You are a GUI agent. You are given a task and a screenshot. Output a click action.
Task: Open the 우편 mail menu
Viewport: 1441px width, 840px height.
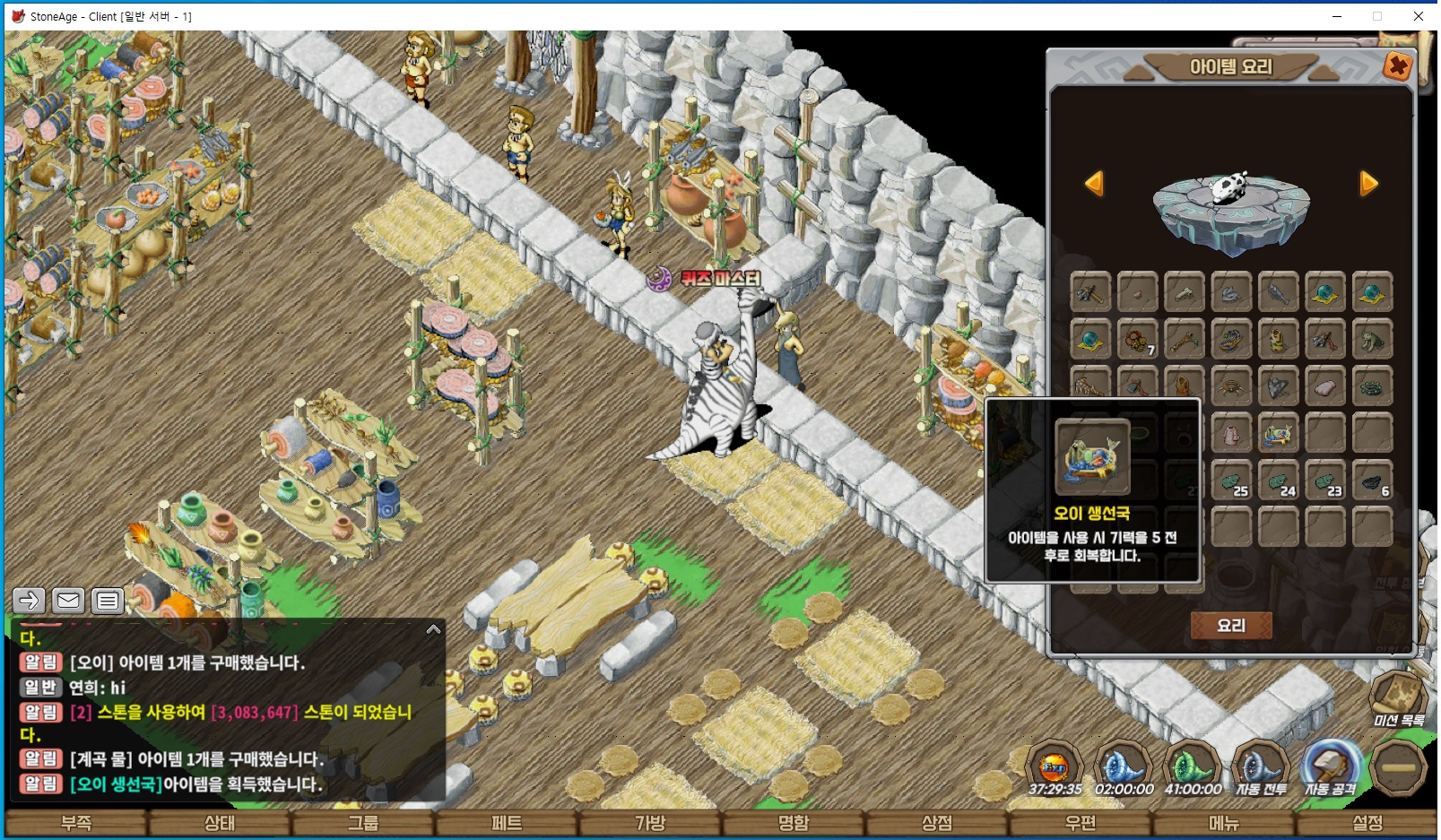point(1081,823)
